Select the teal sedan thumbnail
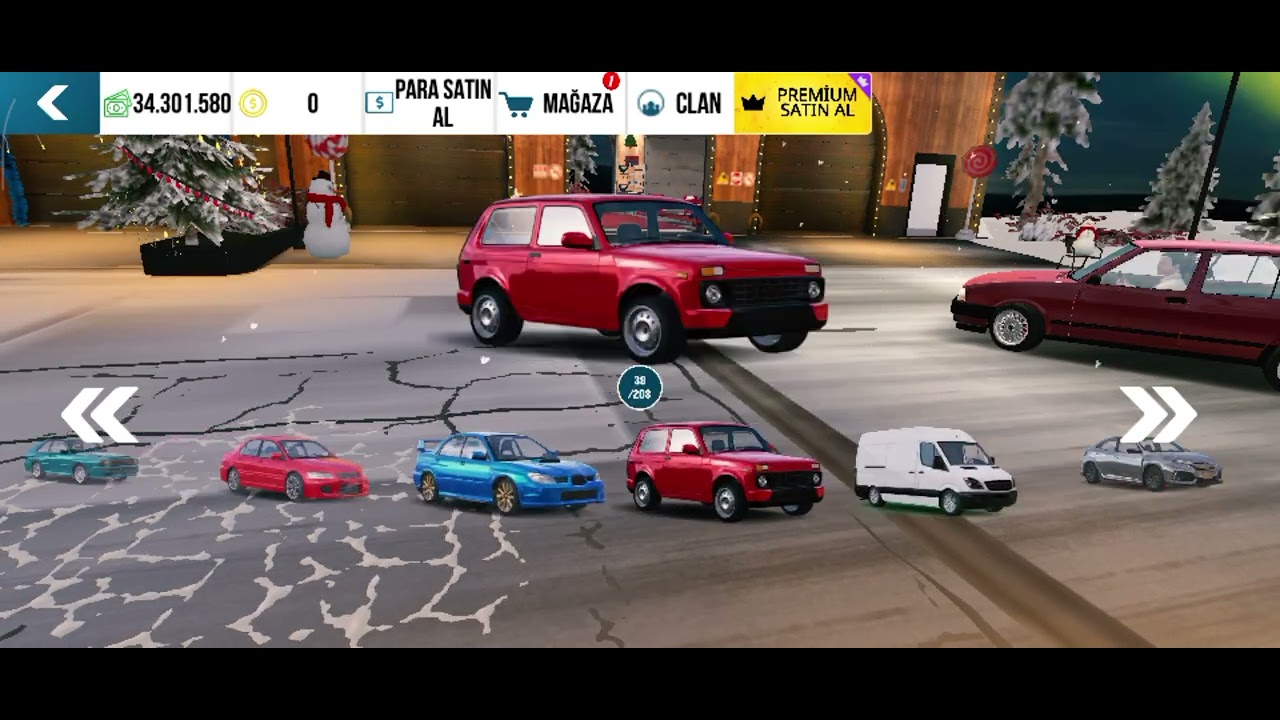Image resolution: width=1280 pixels, height=720 pixels. point(81,460)
